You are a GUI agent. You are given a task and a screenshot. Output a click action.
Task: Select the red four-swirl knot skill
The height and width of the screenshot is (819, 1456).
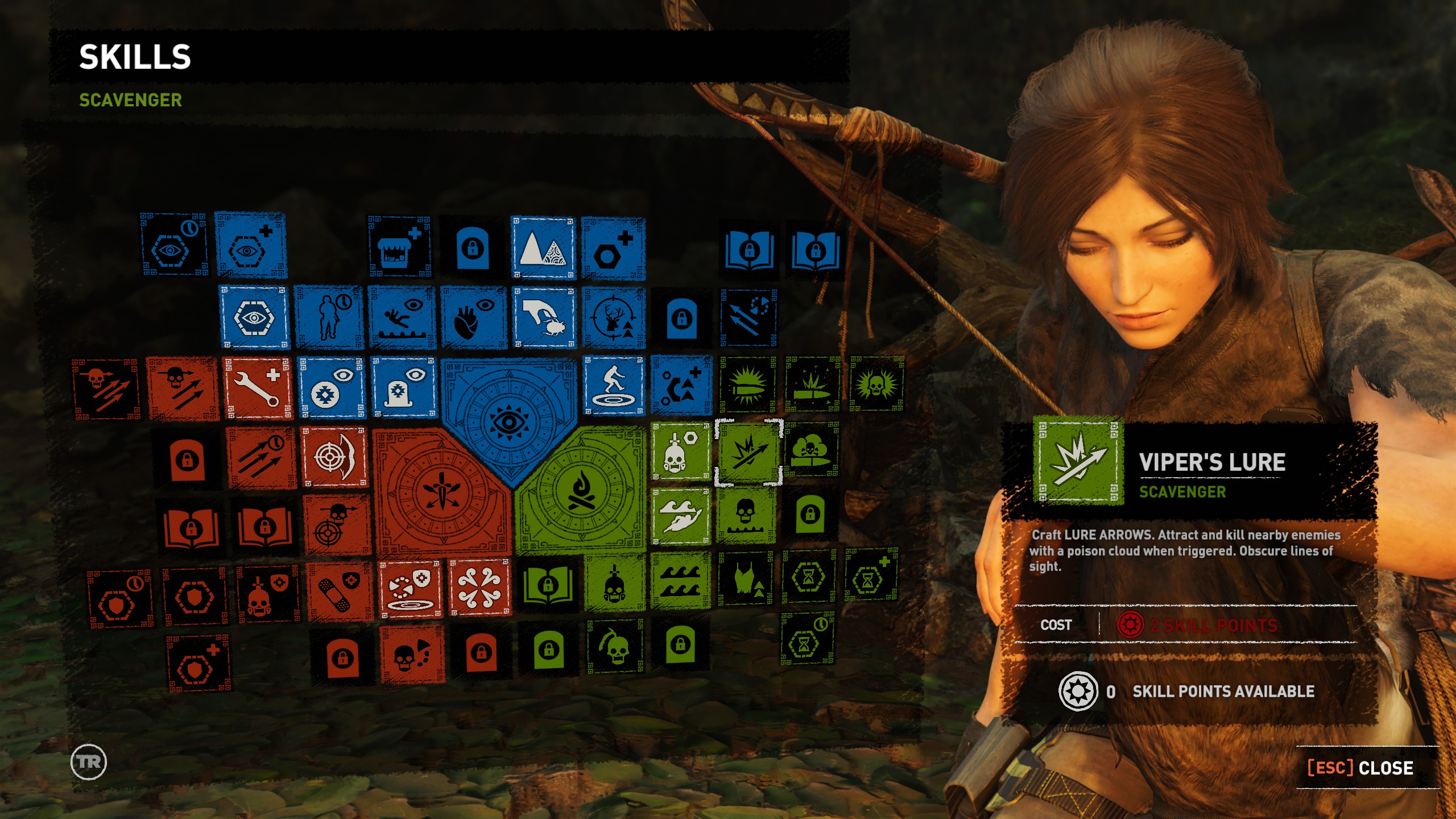click(479, 588)
